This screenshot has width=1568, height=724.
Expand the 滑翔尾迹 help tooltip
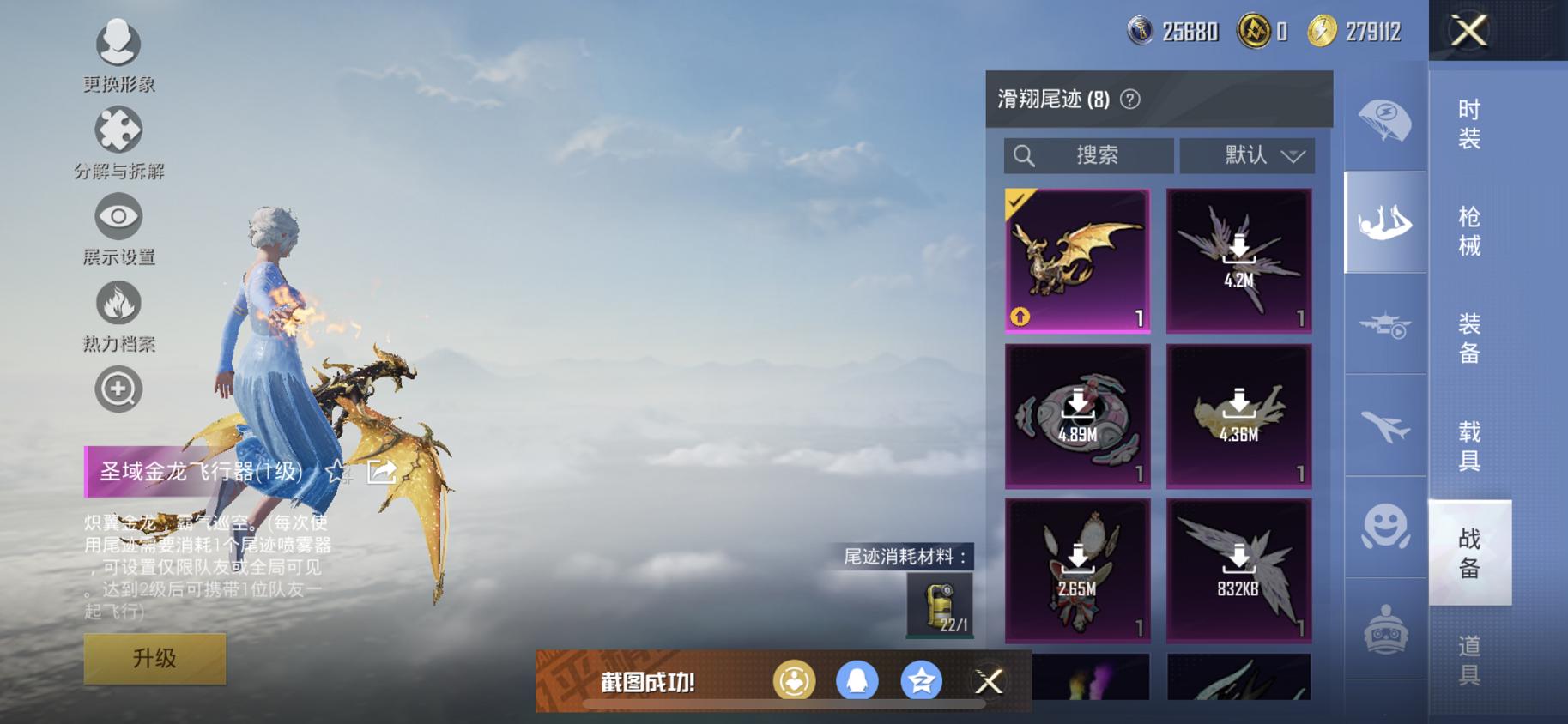(x=1129, y=99)
